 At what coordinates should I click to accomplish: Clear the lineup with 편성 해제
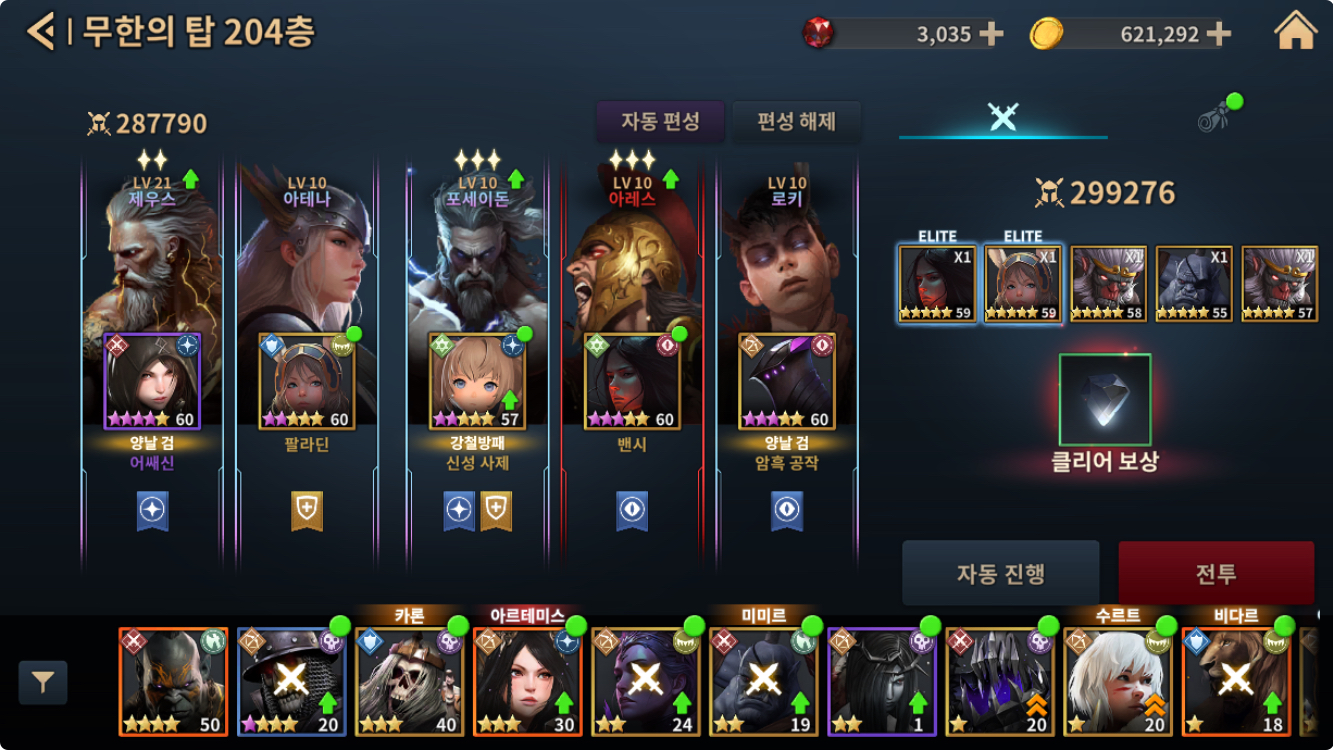tap(796, 122)
